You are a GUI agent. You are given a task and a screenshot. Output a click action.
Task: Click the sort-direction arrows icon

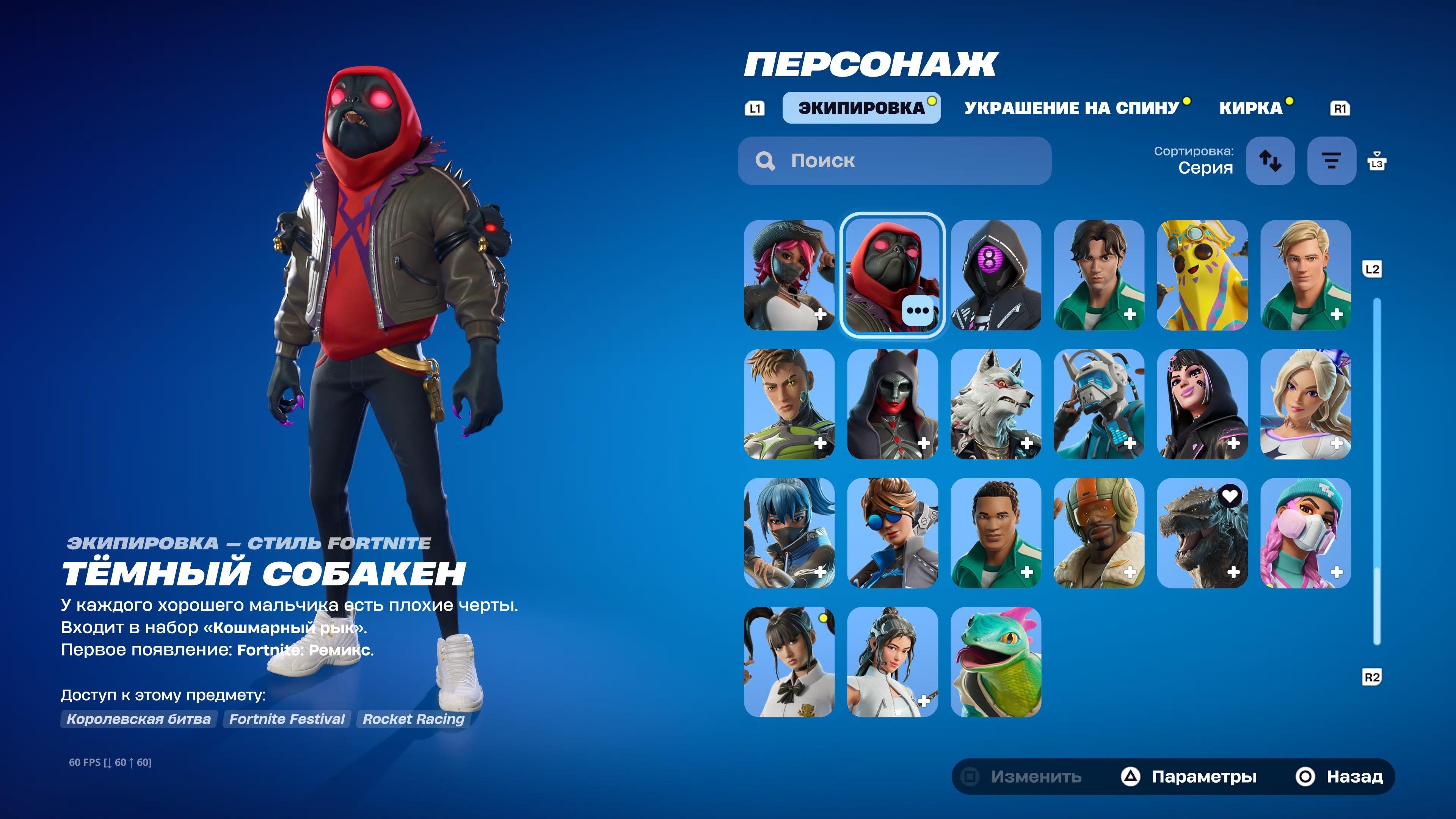[x=1271, y=161]
